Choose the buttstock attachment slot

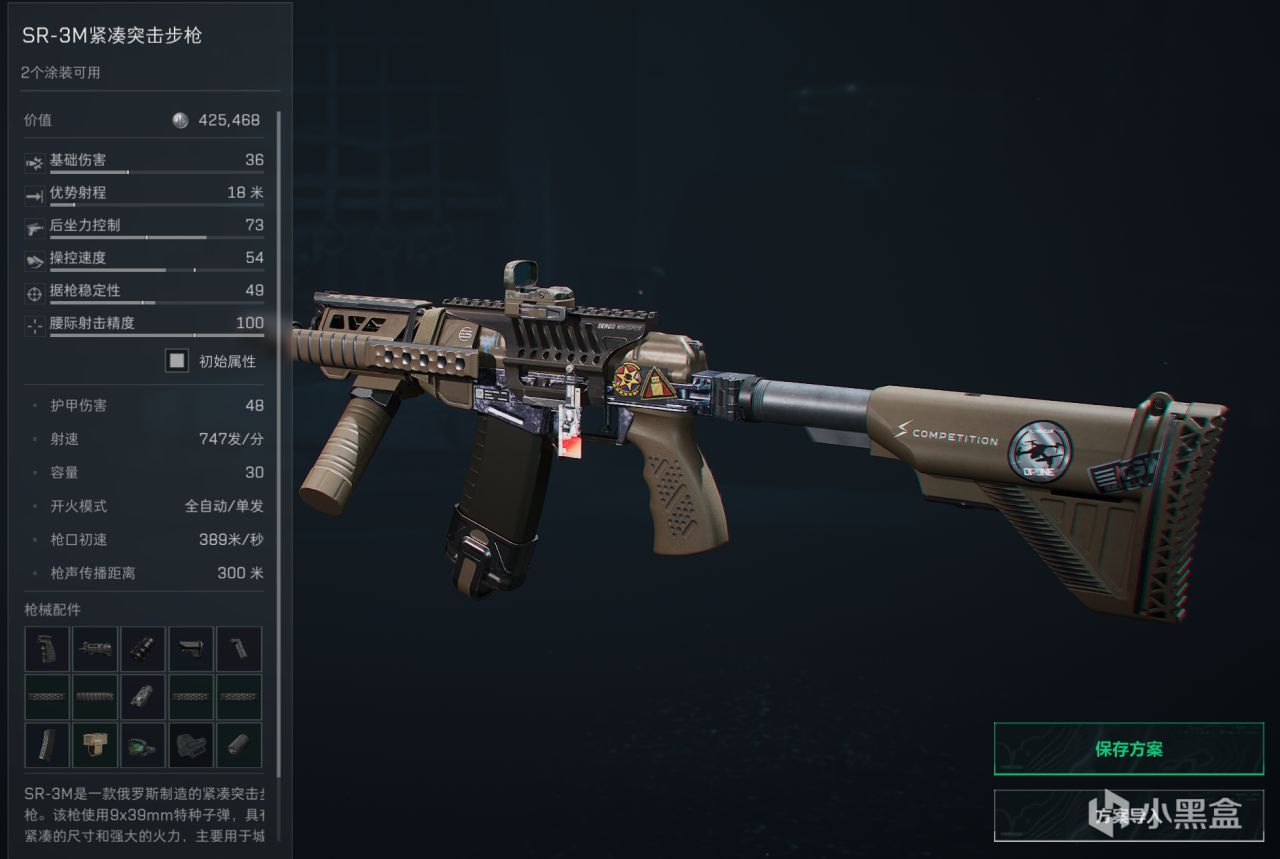191,649
